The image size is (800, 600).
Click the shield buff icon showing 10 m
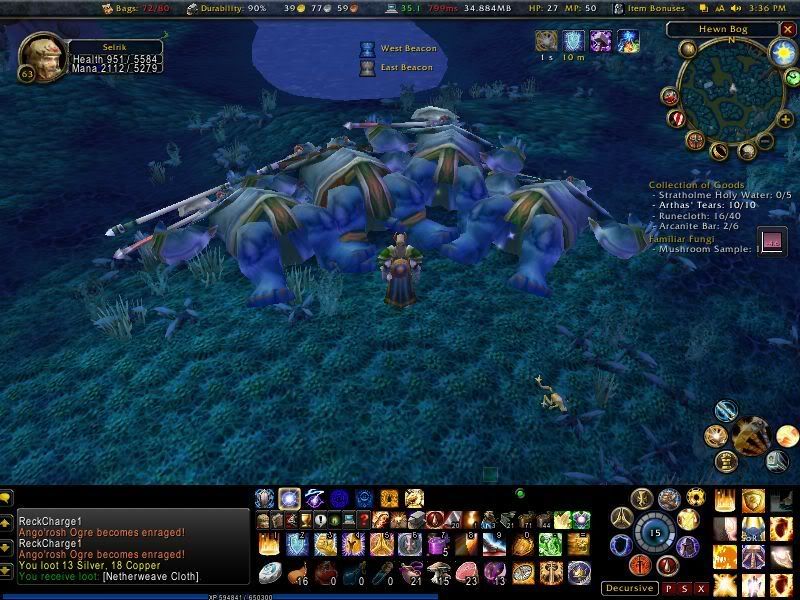[x=574, y=41]
